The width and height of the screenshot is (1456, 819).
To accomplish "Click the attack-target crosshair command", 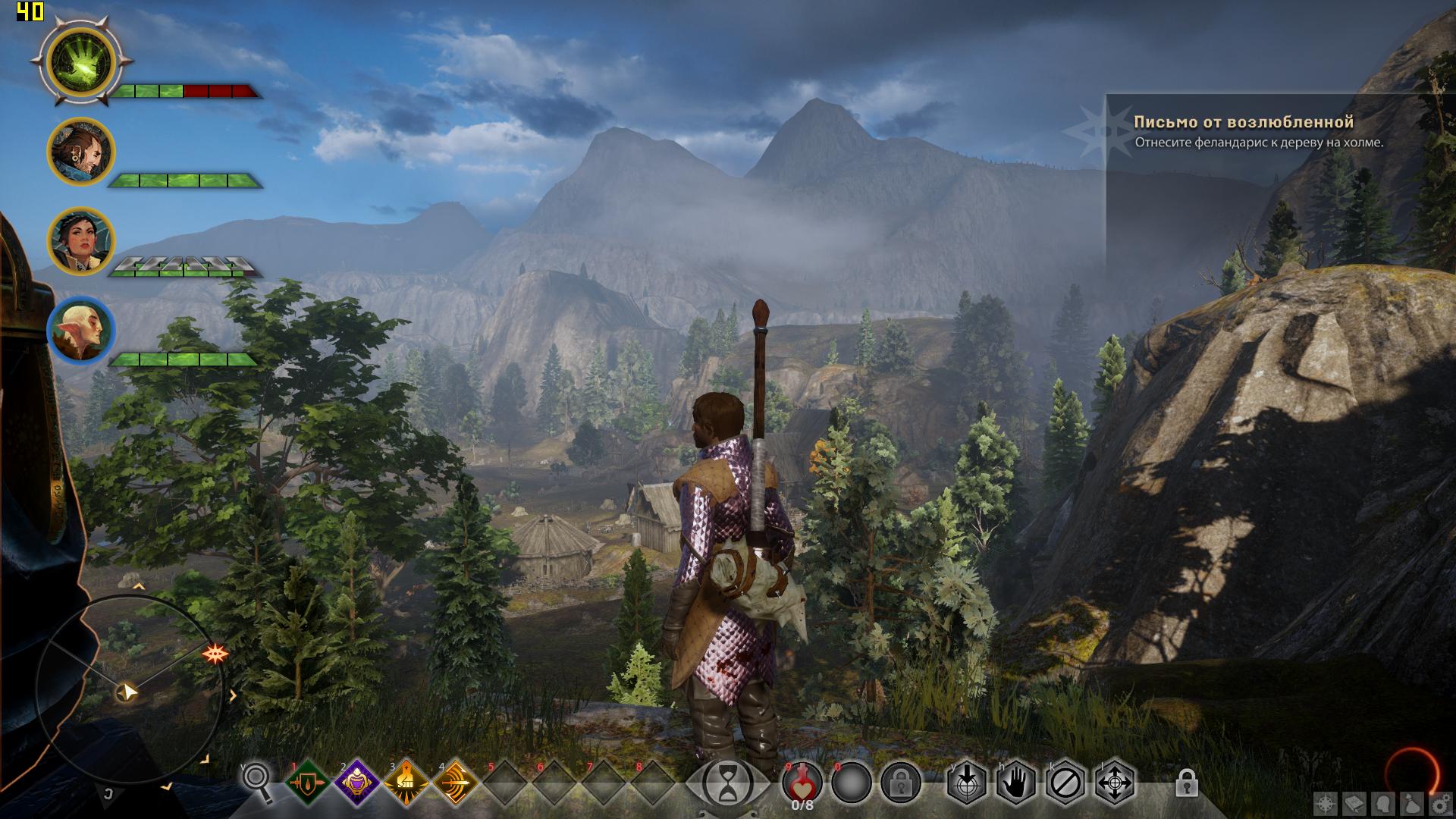I will 966,782.
